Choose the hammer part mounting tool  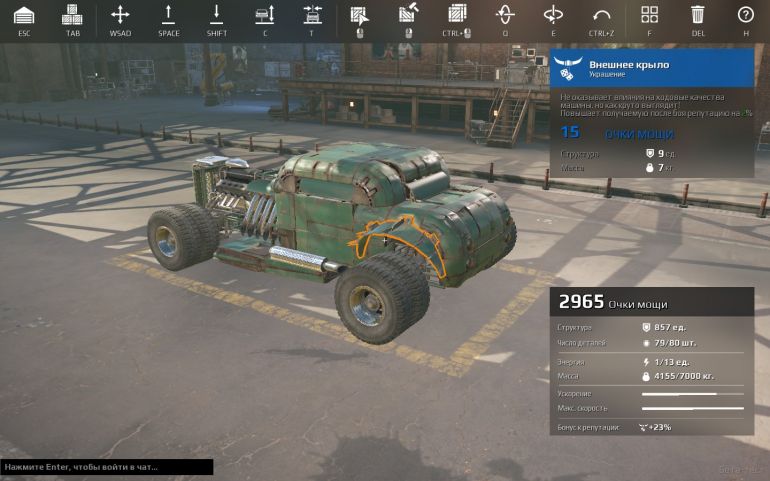(407, 15)
